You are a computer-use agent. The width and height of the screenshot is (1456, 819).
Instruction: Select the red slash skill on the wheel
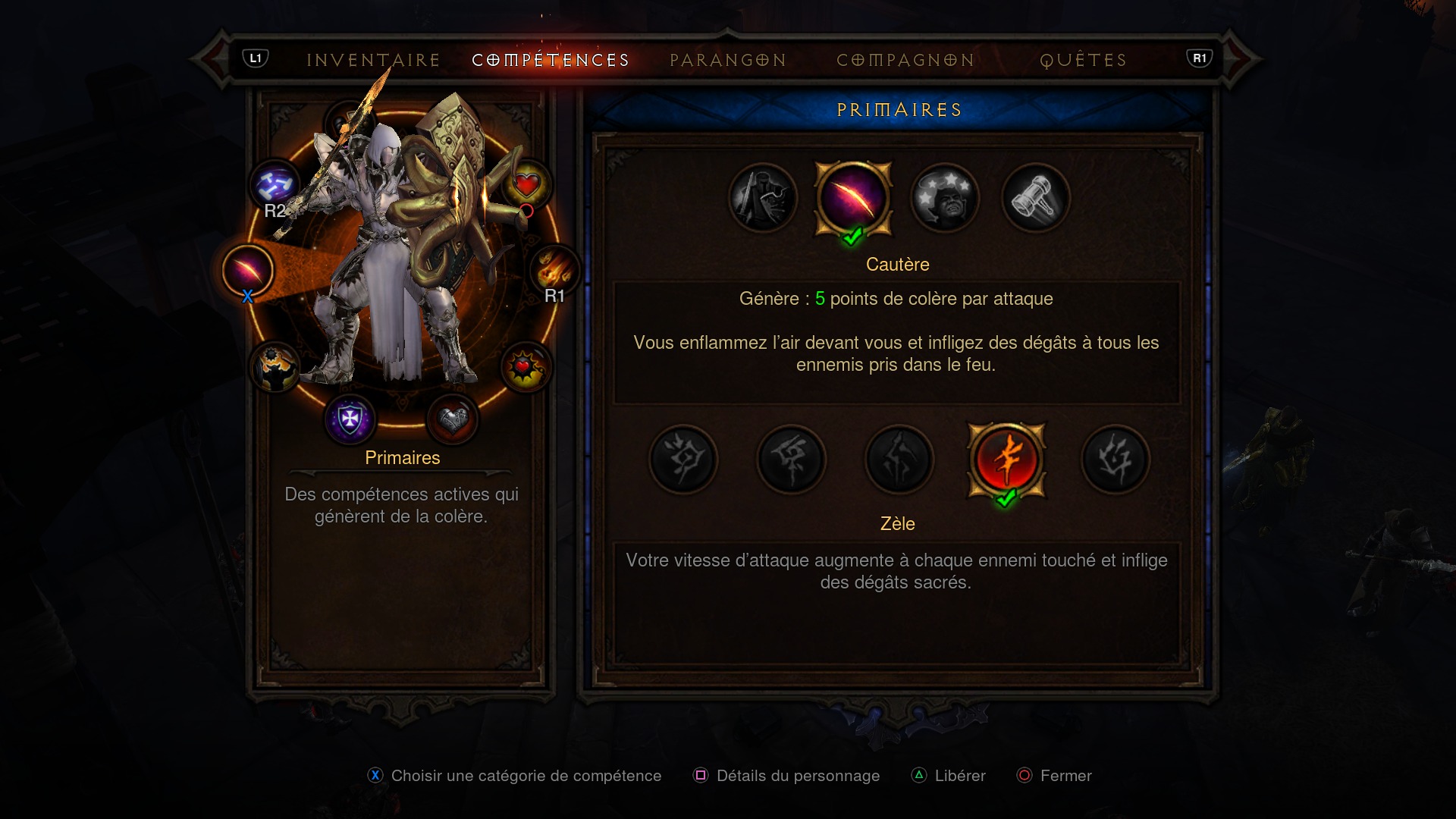pos(248,271)
